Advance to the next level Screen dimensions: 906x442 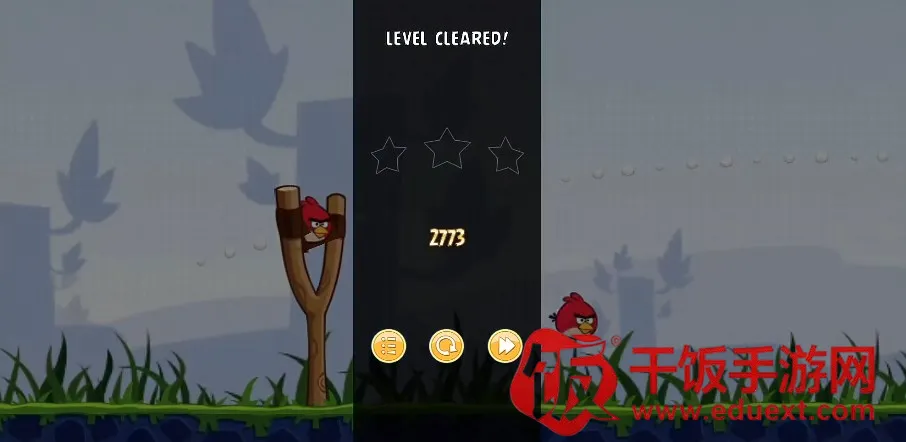[x=504, y=347]
